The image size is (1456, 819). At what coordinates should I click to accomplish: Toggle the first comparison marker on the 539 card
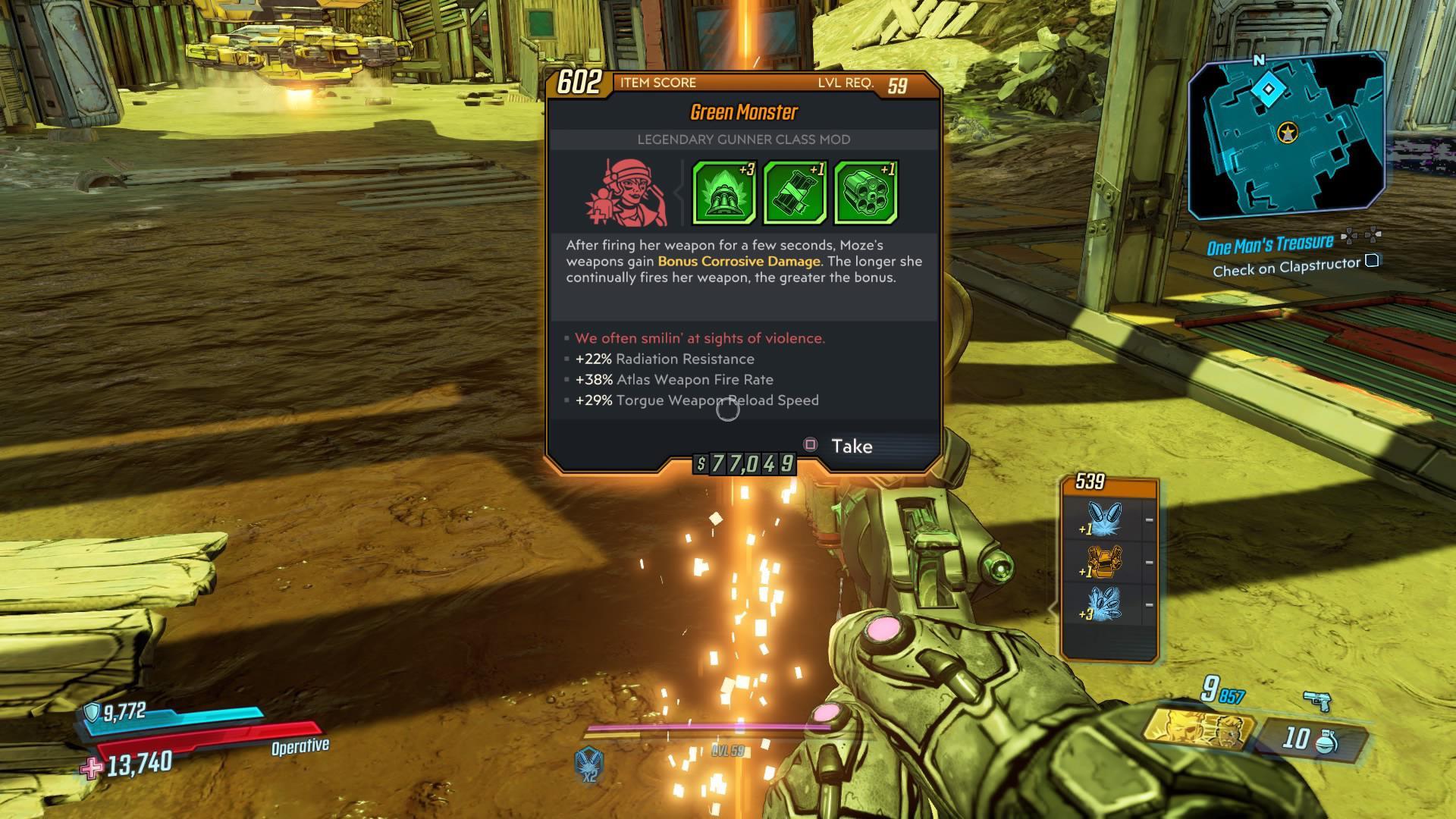[1149, 519]
